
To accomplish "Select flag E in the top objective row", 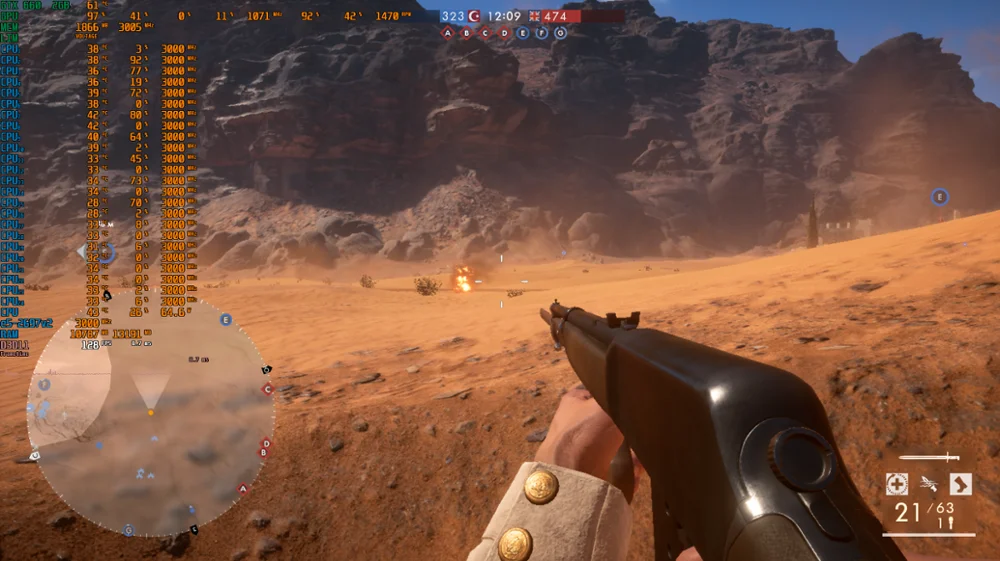I will point(522,33).
